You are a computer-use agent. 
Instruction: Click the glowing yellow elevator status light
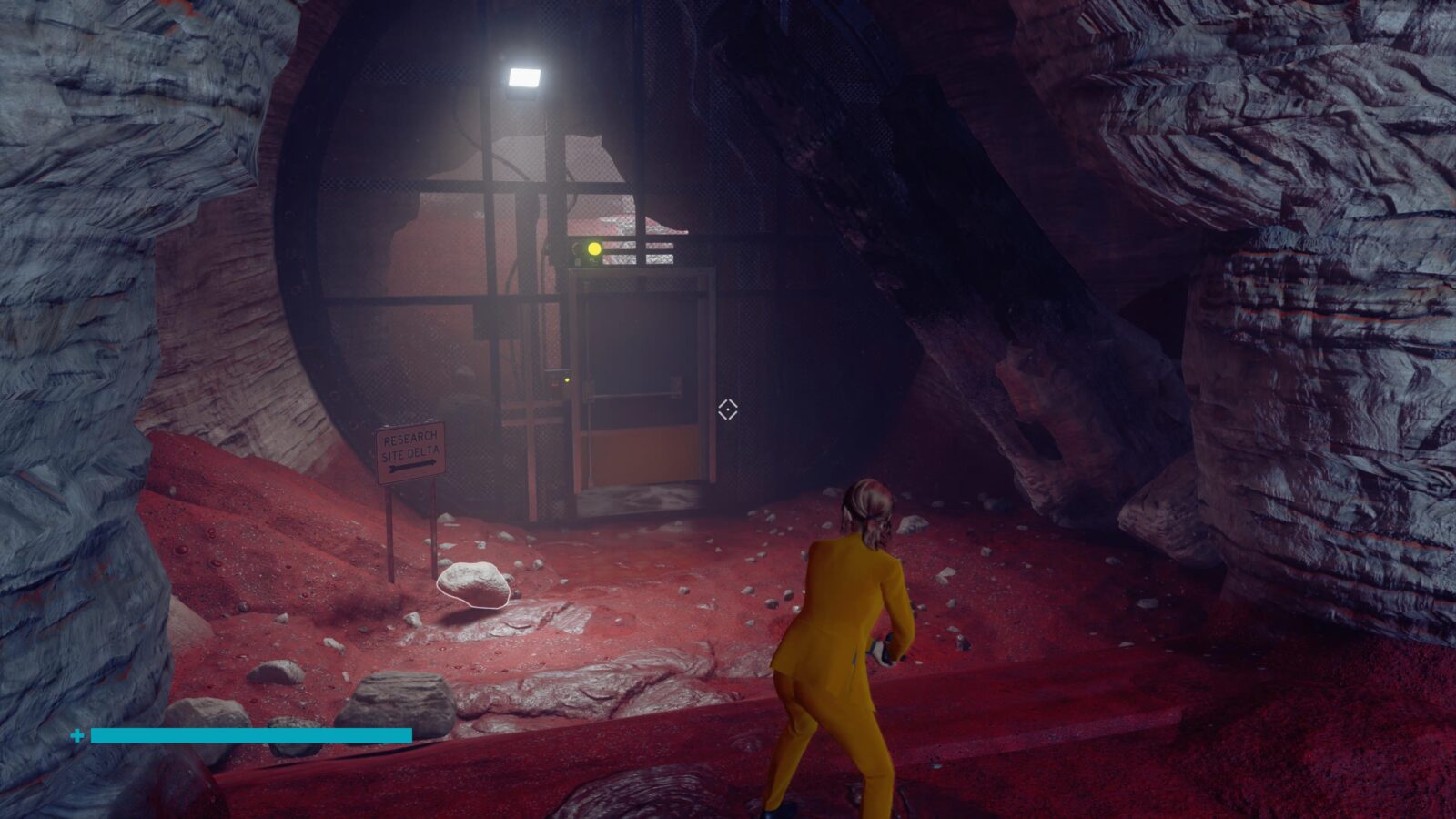tap(594, 248)
